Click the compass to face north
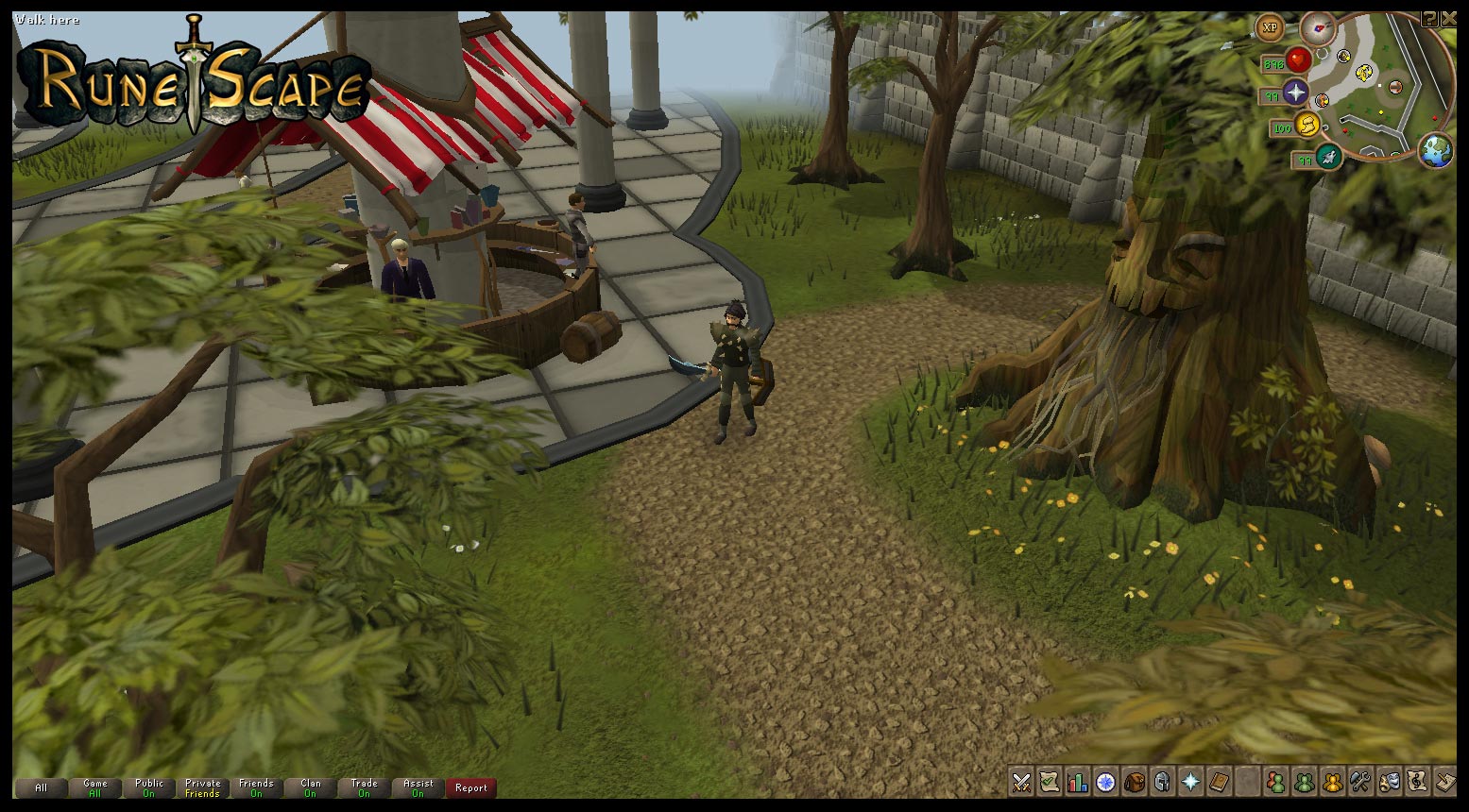The height and width of the screenshot is (812, 1469). click(x=1316, y=29)
